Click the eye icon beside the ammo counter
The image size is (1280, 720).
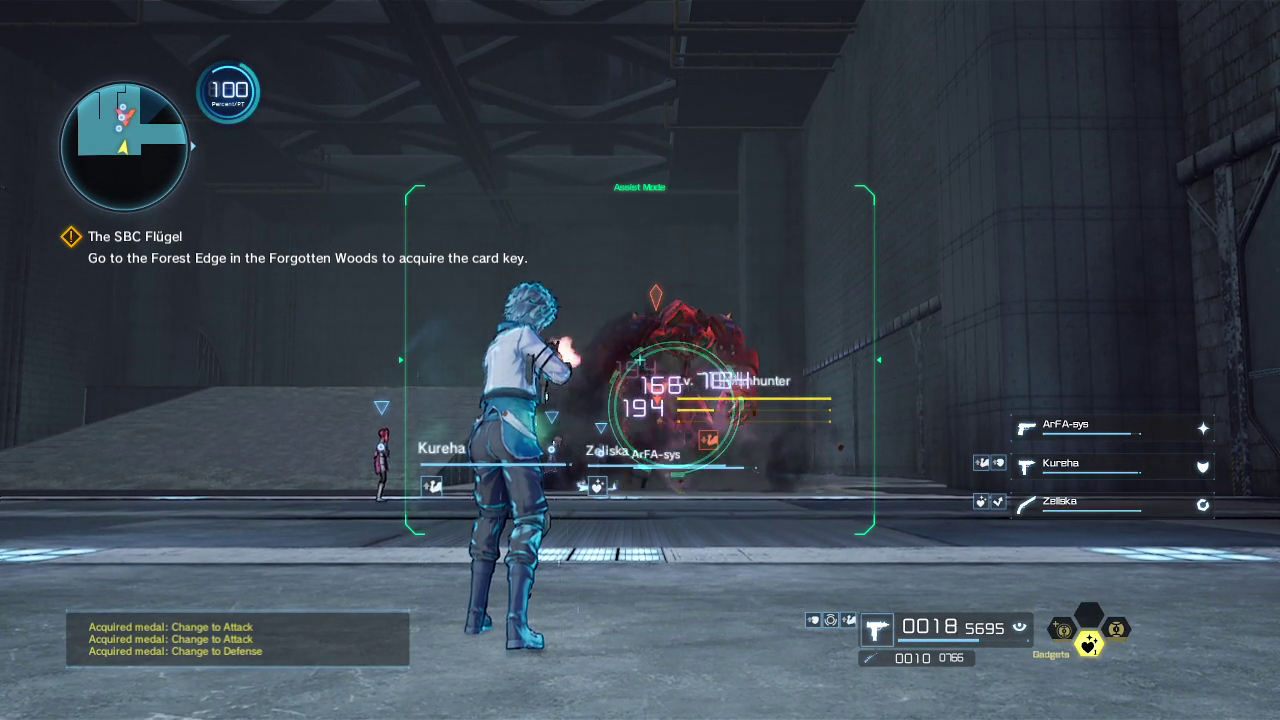[x=1020, y=627]
